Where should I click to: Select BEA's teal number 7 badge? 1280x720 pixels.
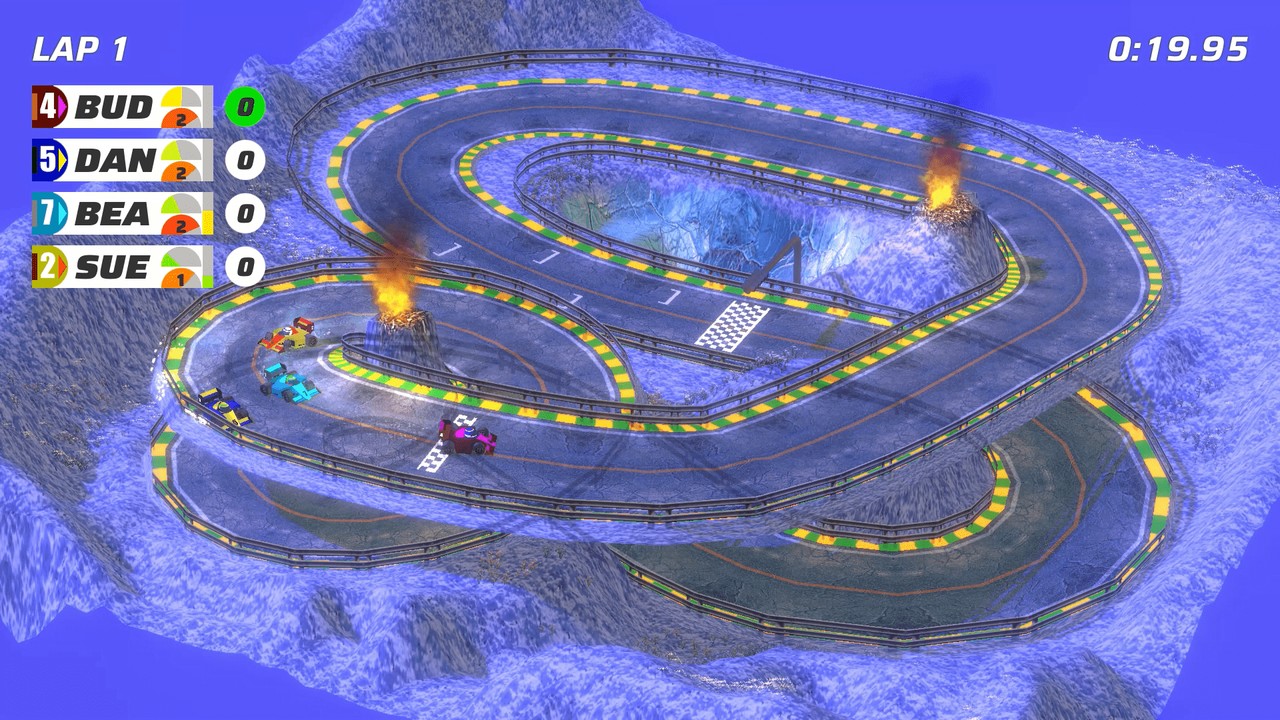click(x=47, y=214)
